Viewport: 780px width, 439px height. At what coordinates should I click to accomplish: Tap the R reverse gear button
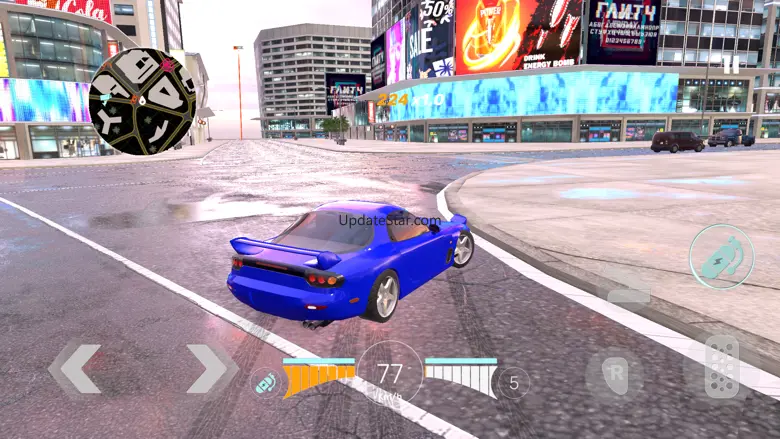click(x=614, y=374)
